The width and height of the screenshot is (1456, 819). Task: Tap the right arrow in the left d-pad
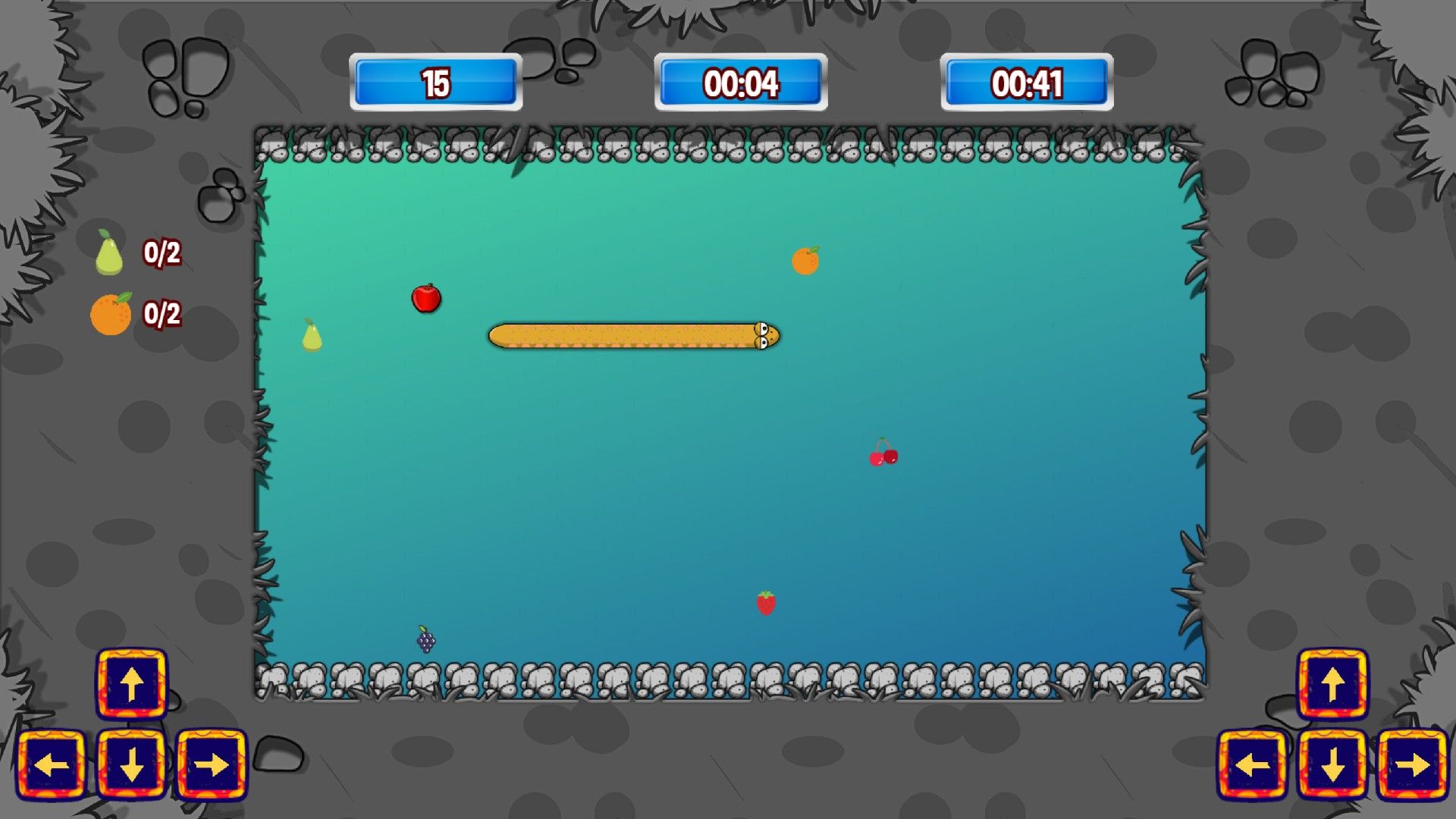coord(212,764)
